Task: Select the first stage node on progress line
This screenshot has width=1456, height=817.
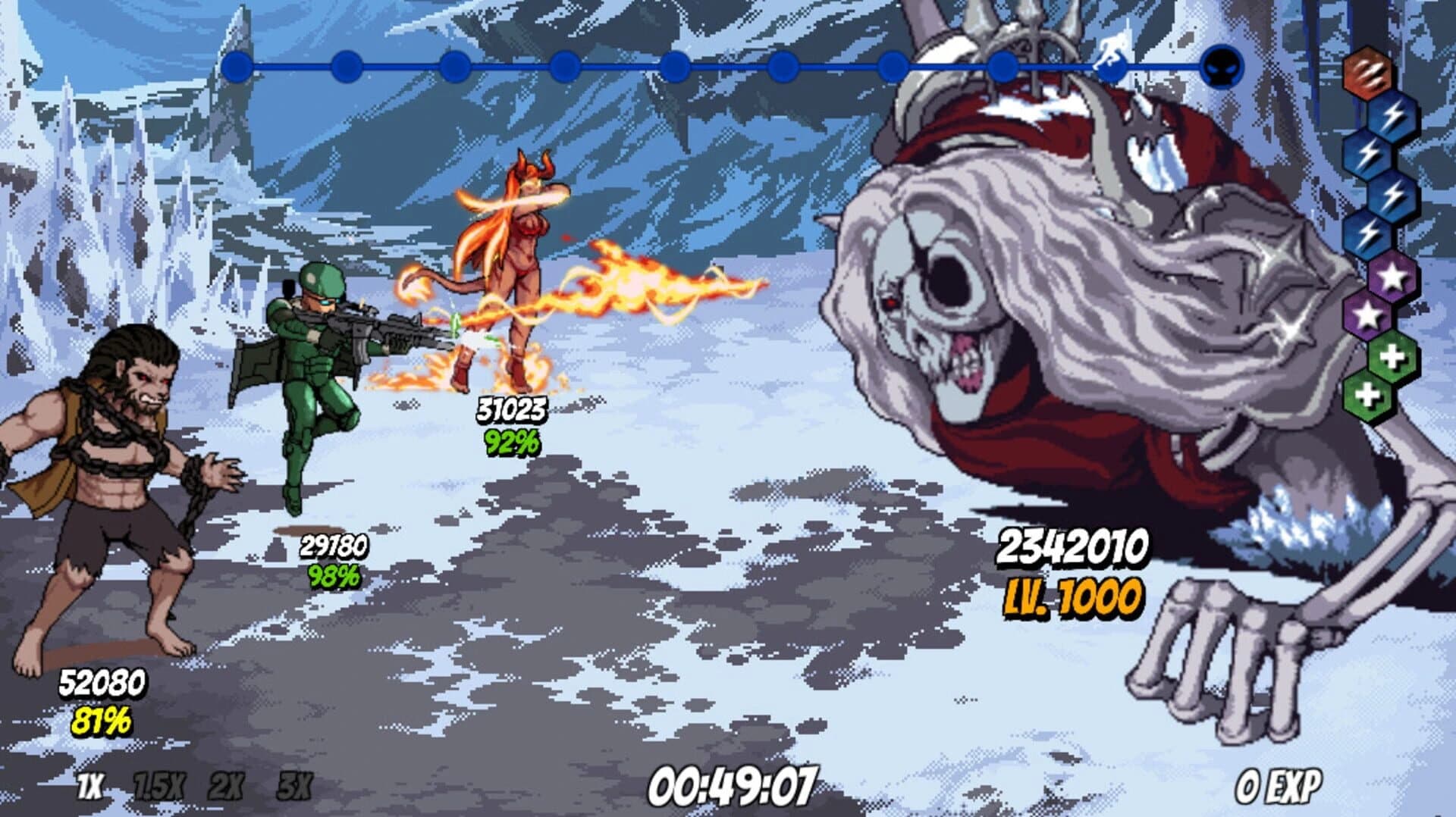Action: click(237, 67)
